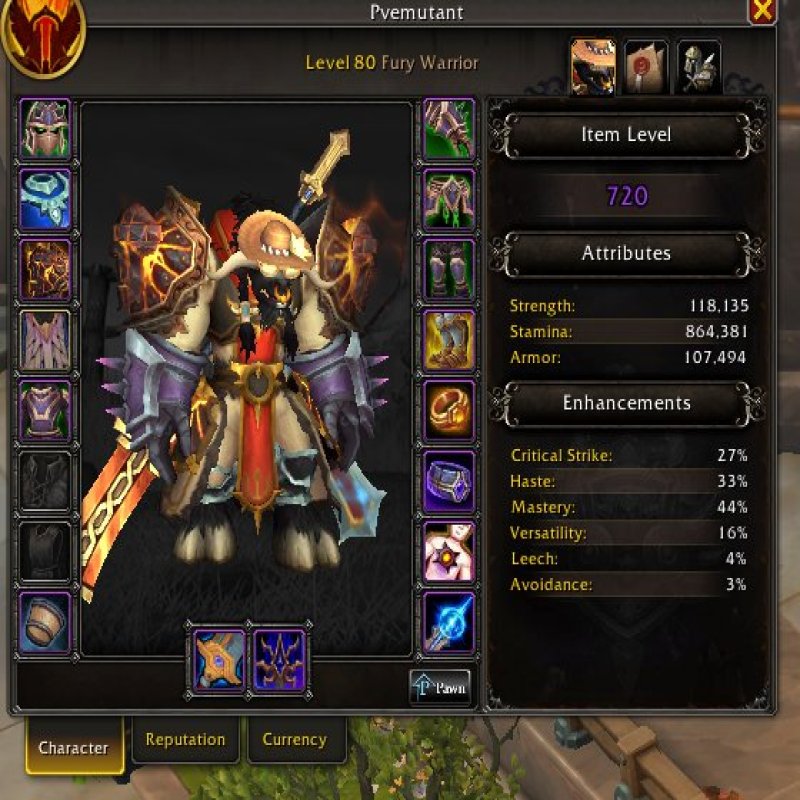Choose the cloak back slot

tap(45, 340)
